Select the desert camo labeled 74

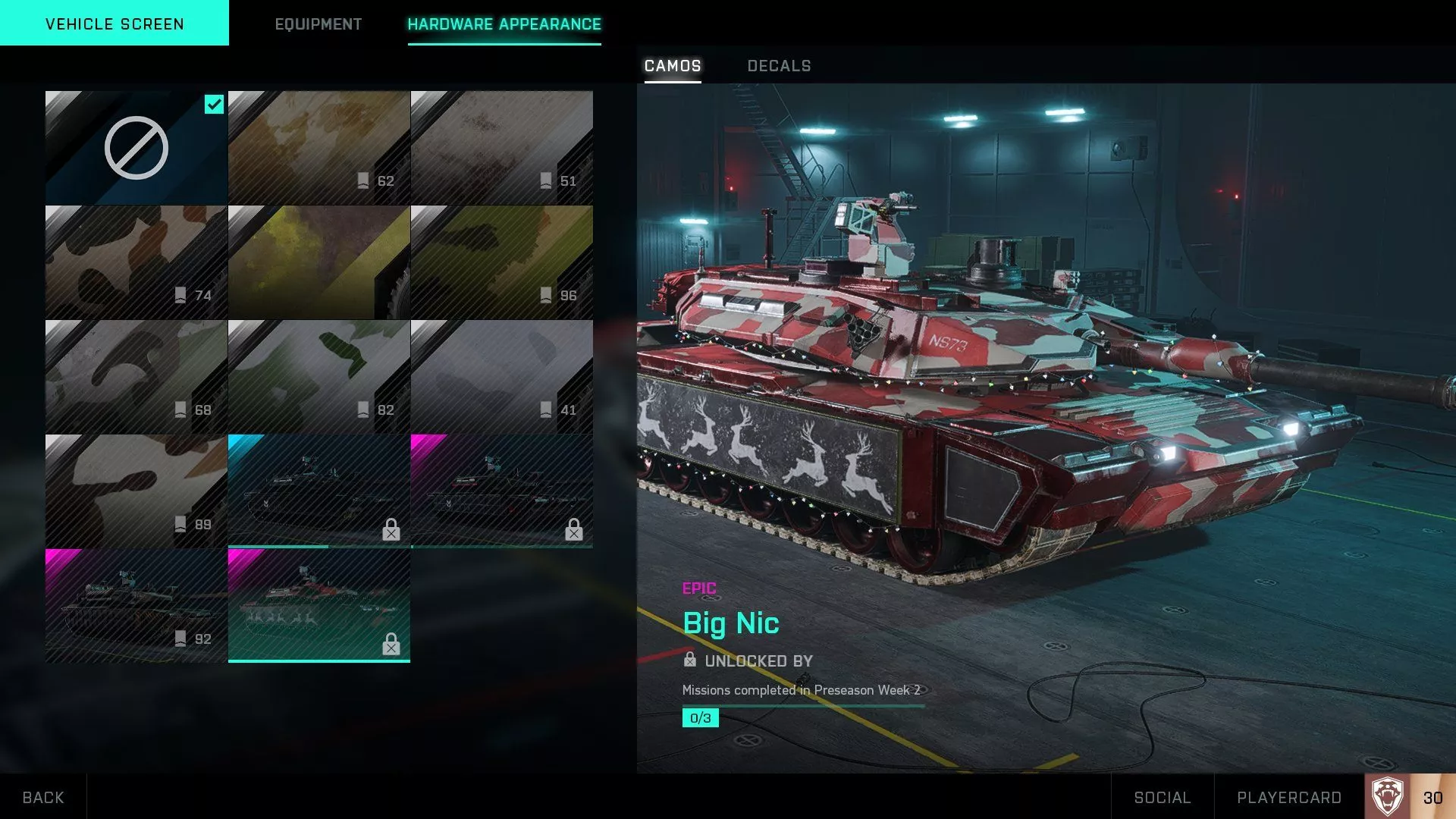coord(136,262)
